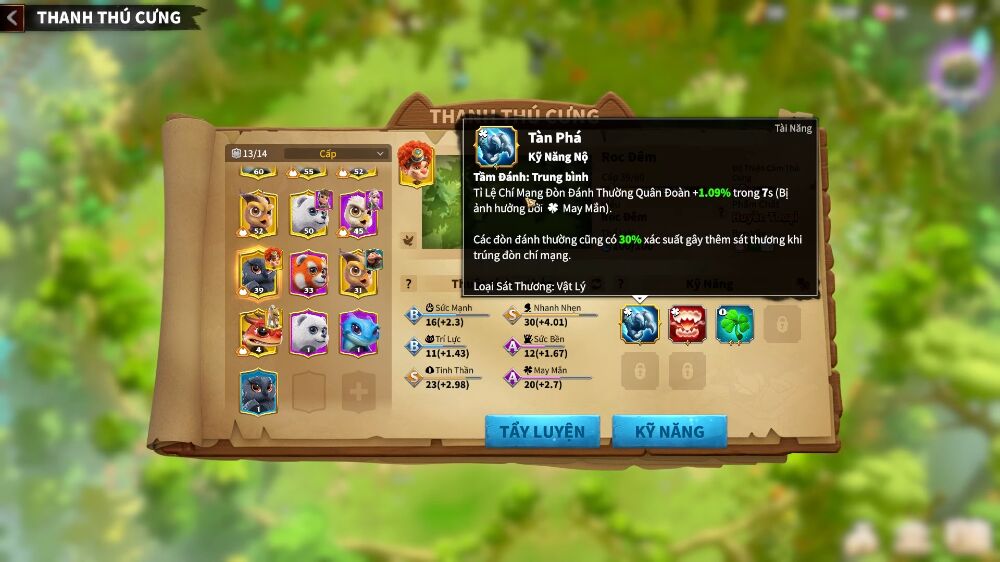Select the level 50 white bear pet
Screen dimensions: 1000x562
coord(308,213)
